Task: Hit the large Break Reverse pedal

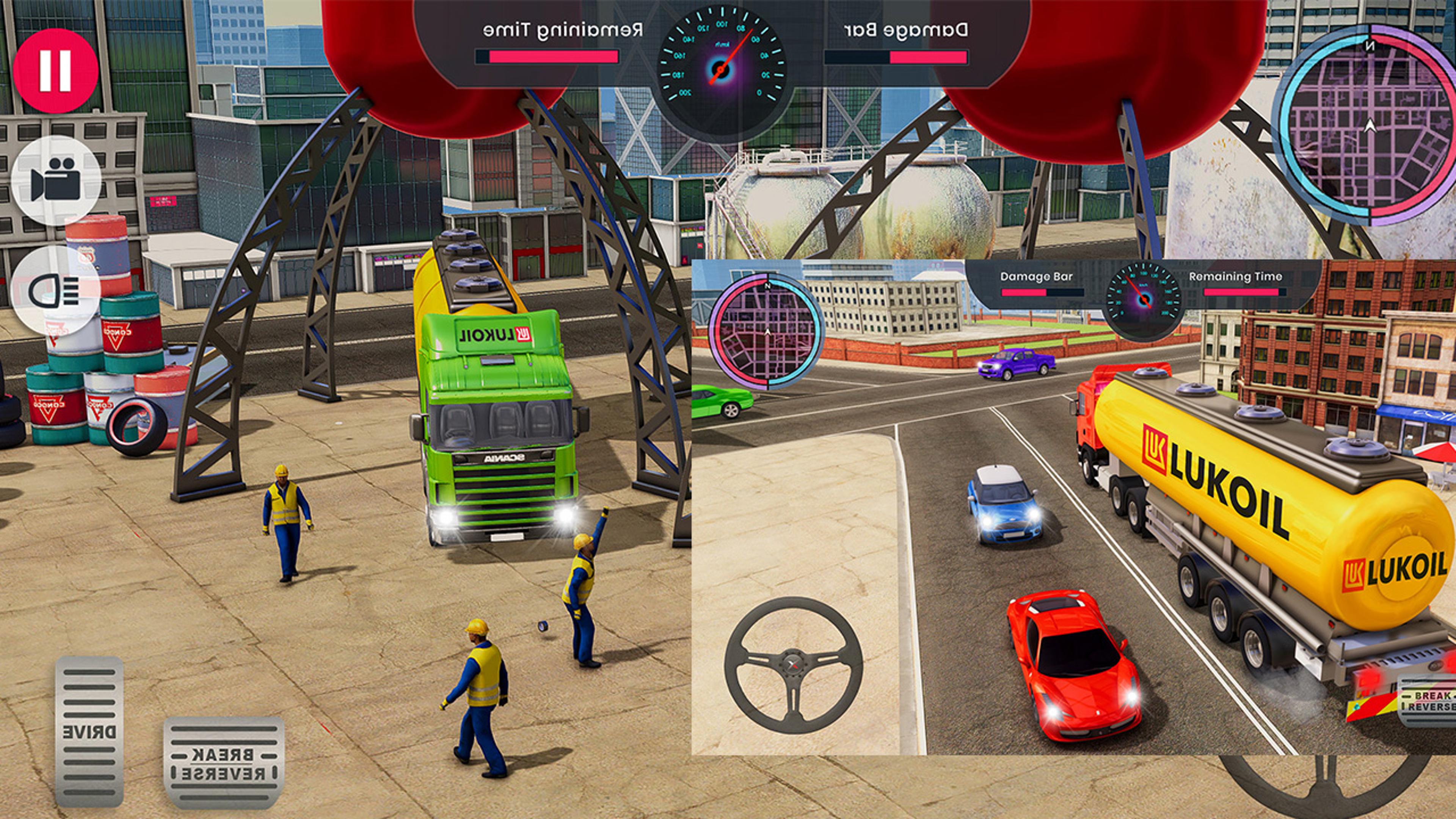Action: click(224, 763)
